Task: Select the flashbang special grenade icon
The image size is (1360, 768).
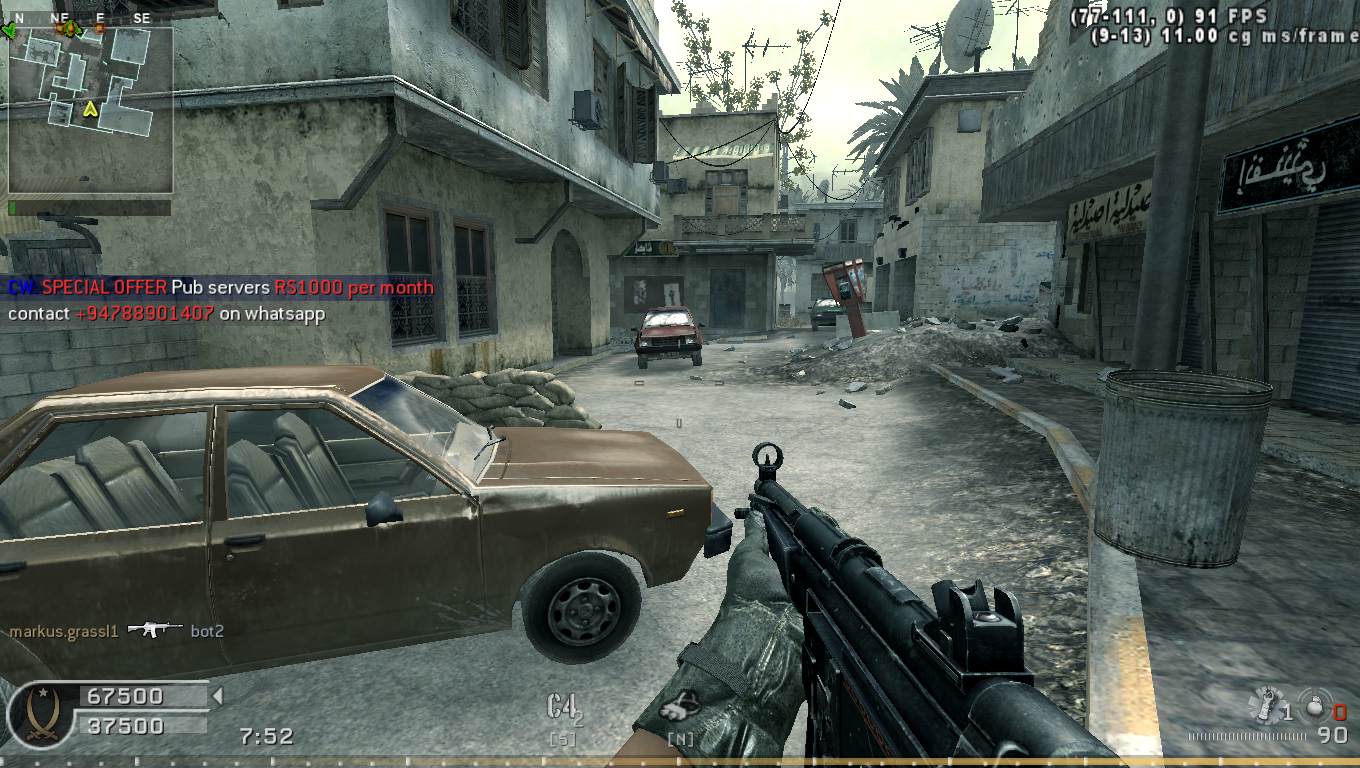Action: point(1266,704)
